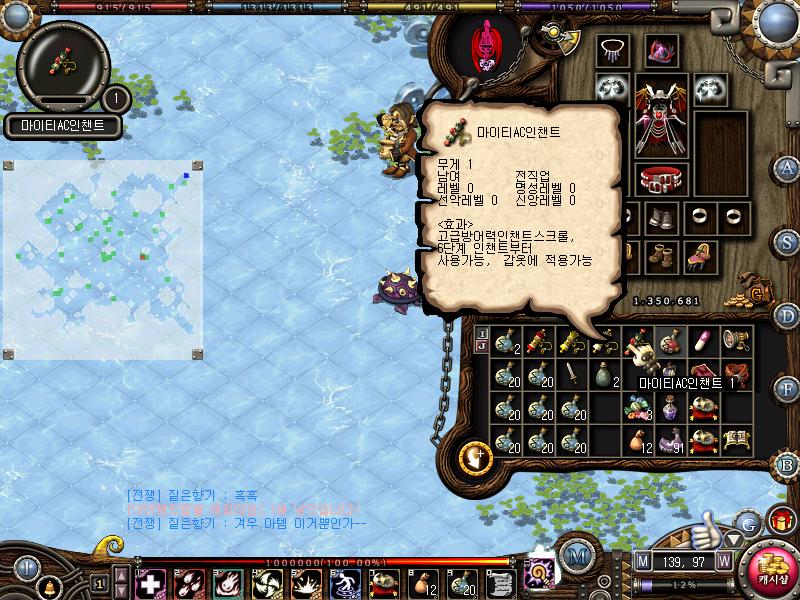Click the thumbs-up icon

(708, 525)
